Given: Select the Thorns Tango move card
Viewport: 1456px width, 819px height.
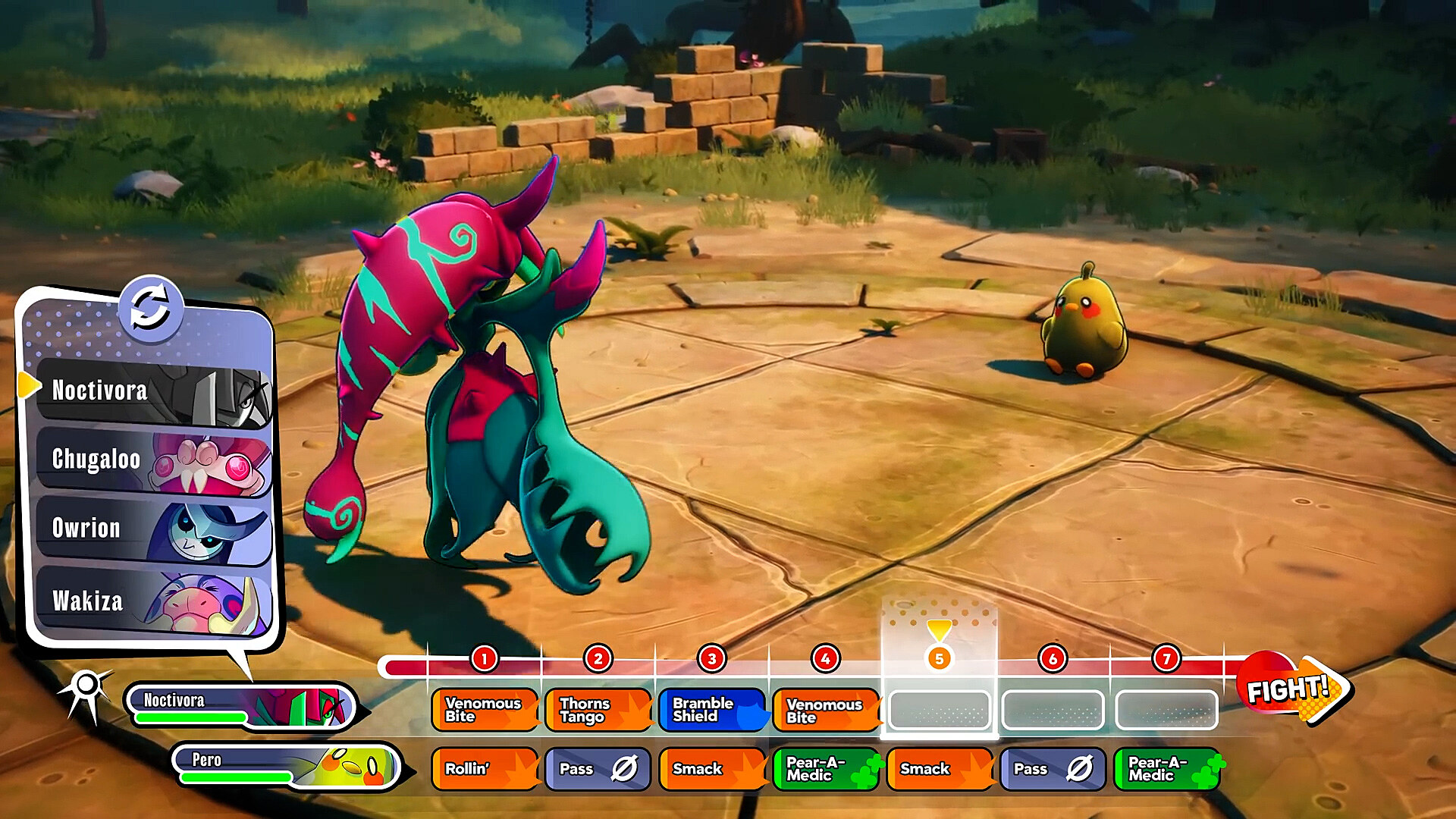Looking at the screenshot, I should pyautogui.click(x=598, y=711).
